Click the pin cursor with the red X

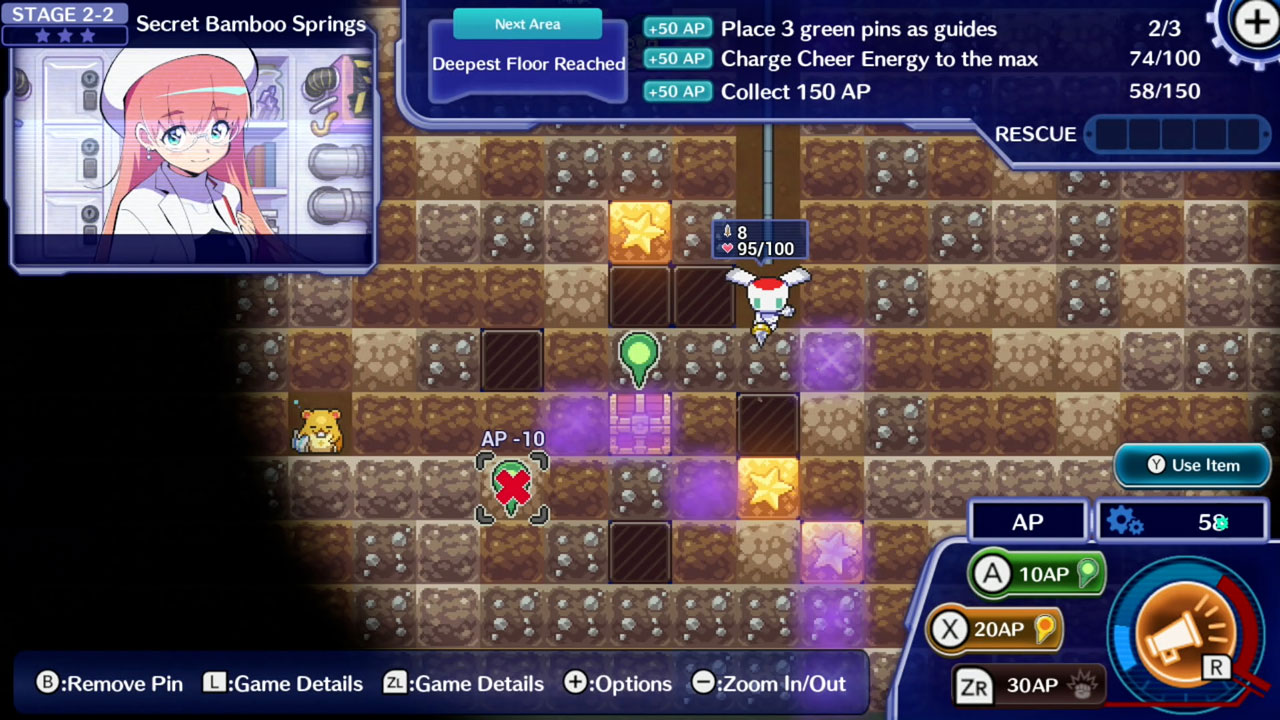512,487
